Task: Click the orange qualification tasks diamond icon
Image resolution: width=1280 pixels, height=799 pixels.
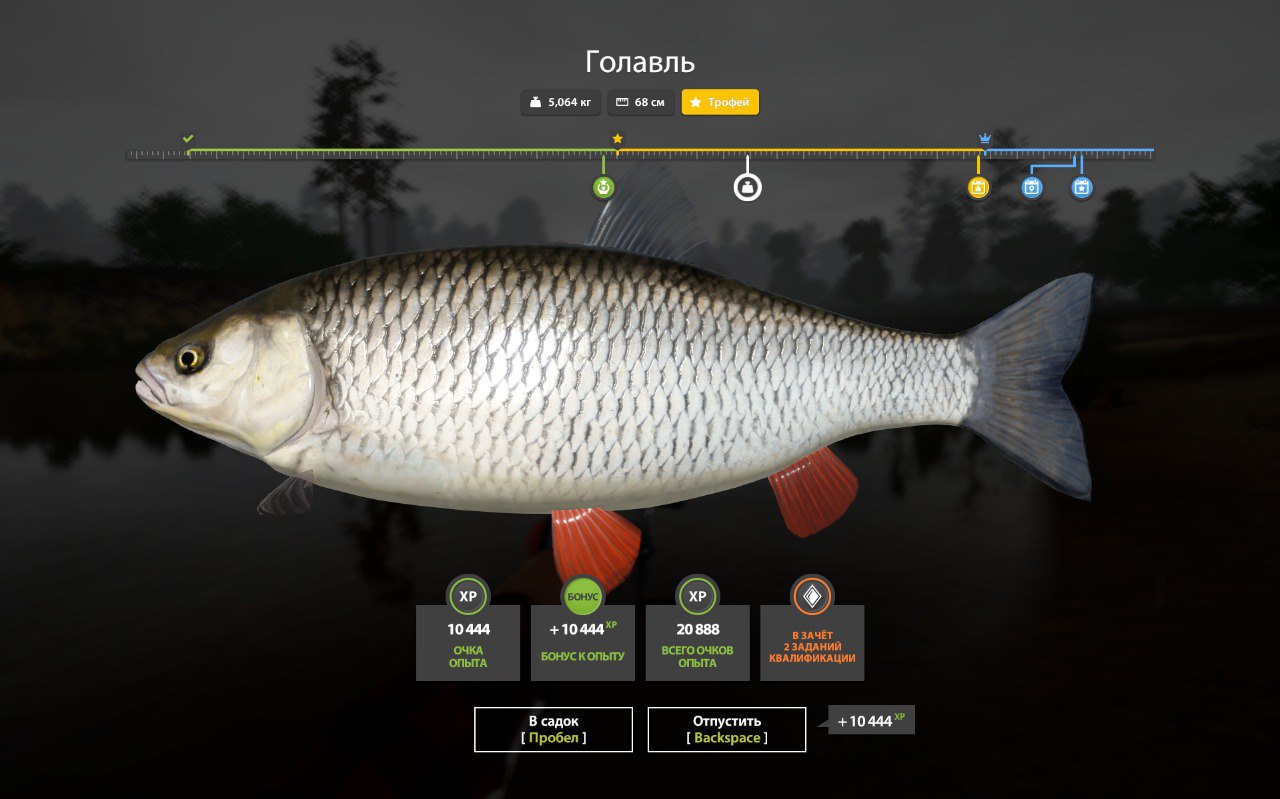Action: pos(812,596)
